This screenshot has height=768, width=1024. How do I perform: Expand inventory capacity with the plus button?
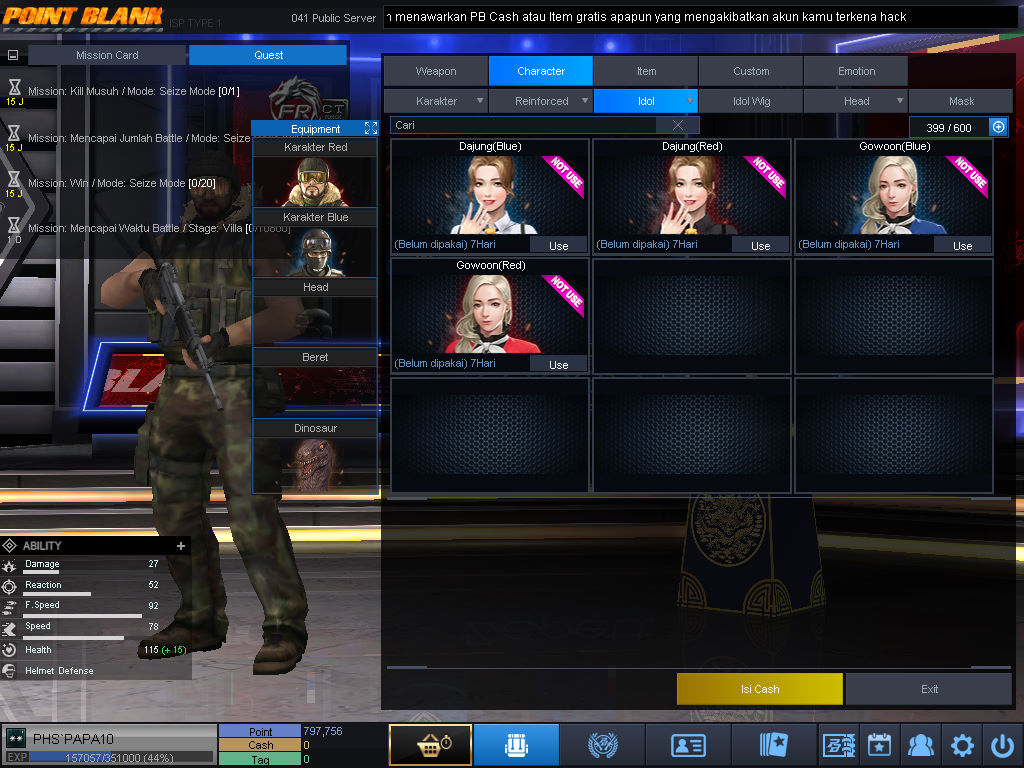[x=997, y=126]
